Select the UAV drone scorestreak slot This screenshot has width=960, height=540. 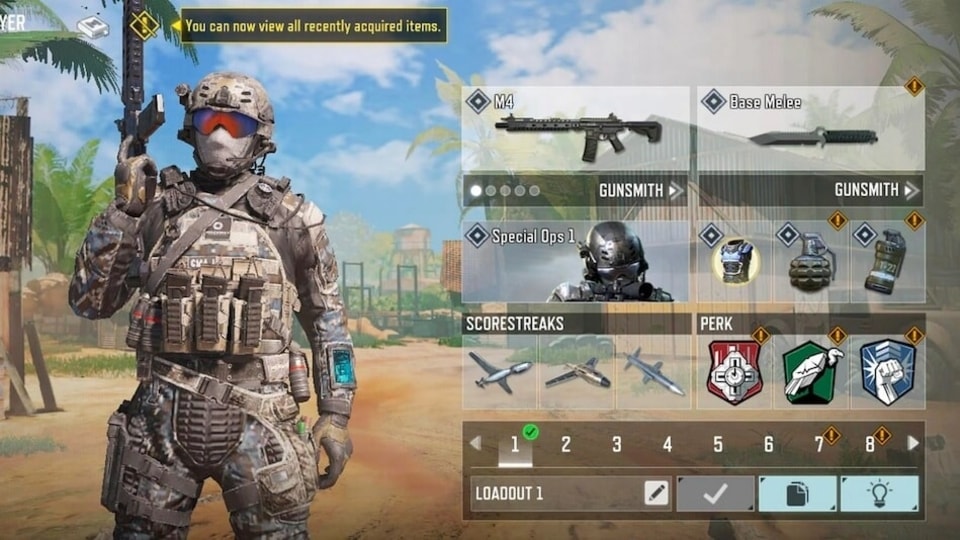coord(500,371)
